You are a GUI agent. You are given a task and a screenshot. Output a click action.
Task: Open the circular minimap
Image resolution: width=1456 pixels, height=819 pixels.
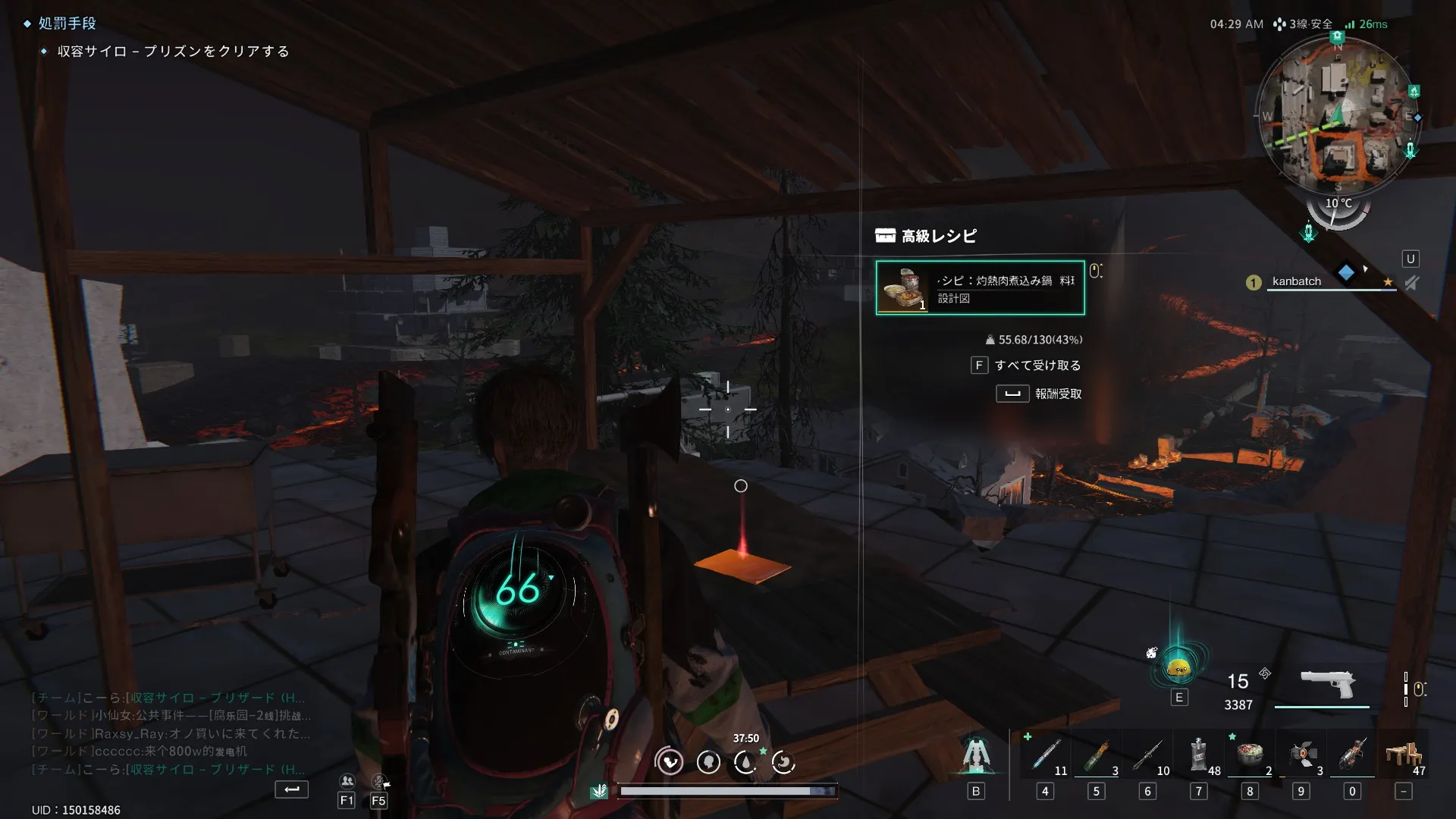(x=1336, y=115)
